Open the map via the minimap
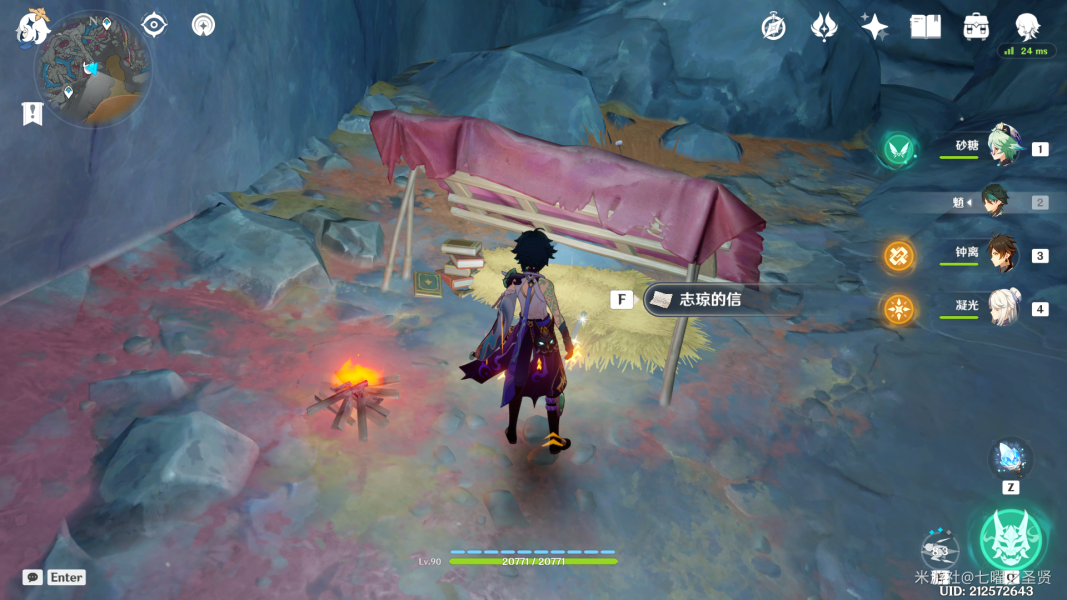 tap(92, 69)
